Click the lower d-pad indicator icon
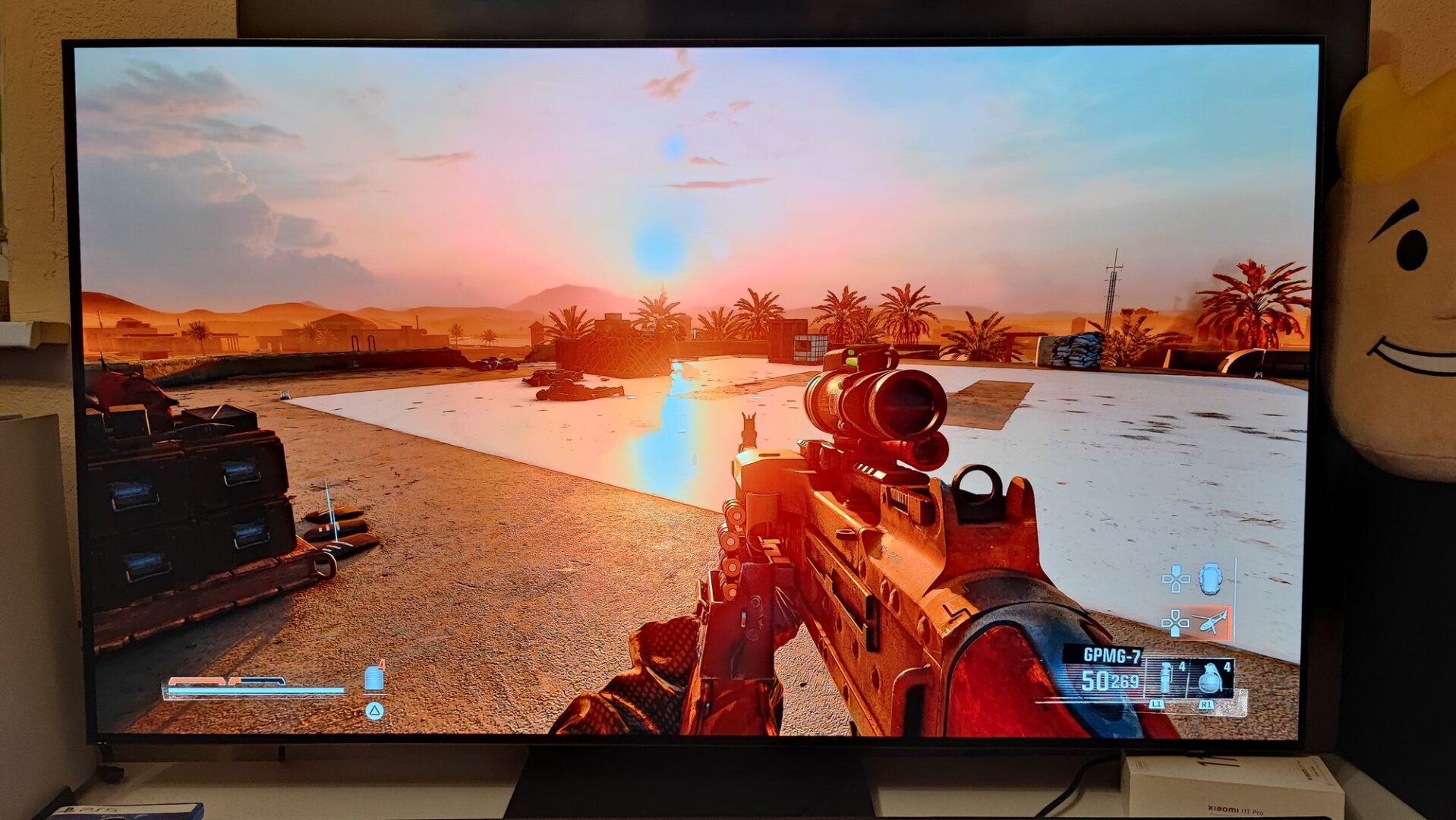This screenshot has width=1456, height=820. 1176,623
